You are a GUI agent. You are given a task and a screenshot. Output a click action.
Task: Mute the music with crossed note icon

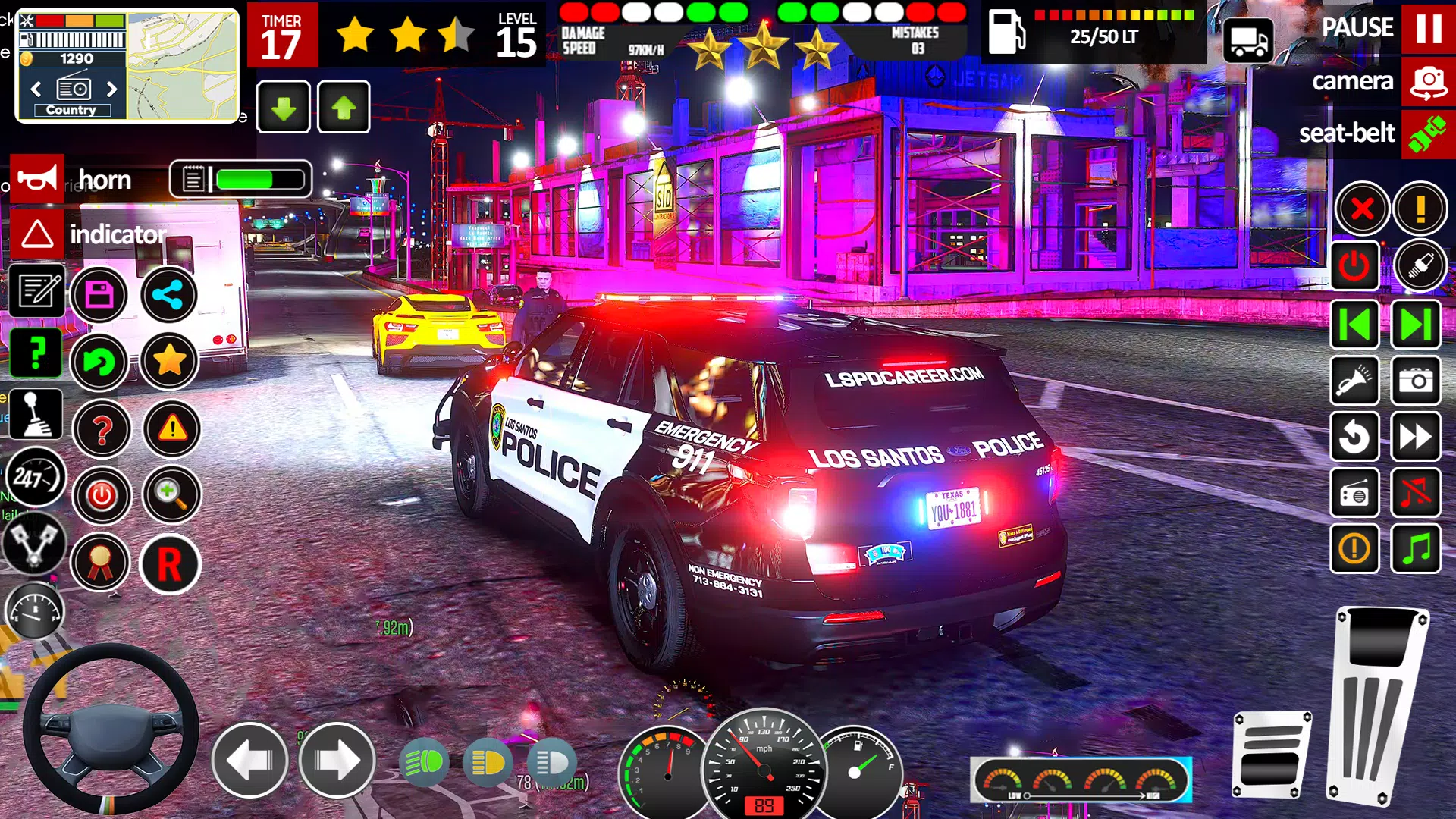coord(1417,493)
